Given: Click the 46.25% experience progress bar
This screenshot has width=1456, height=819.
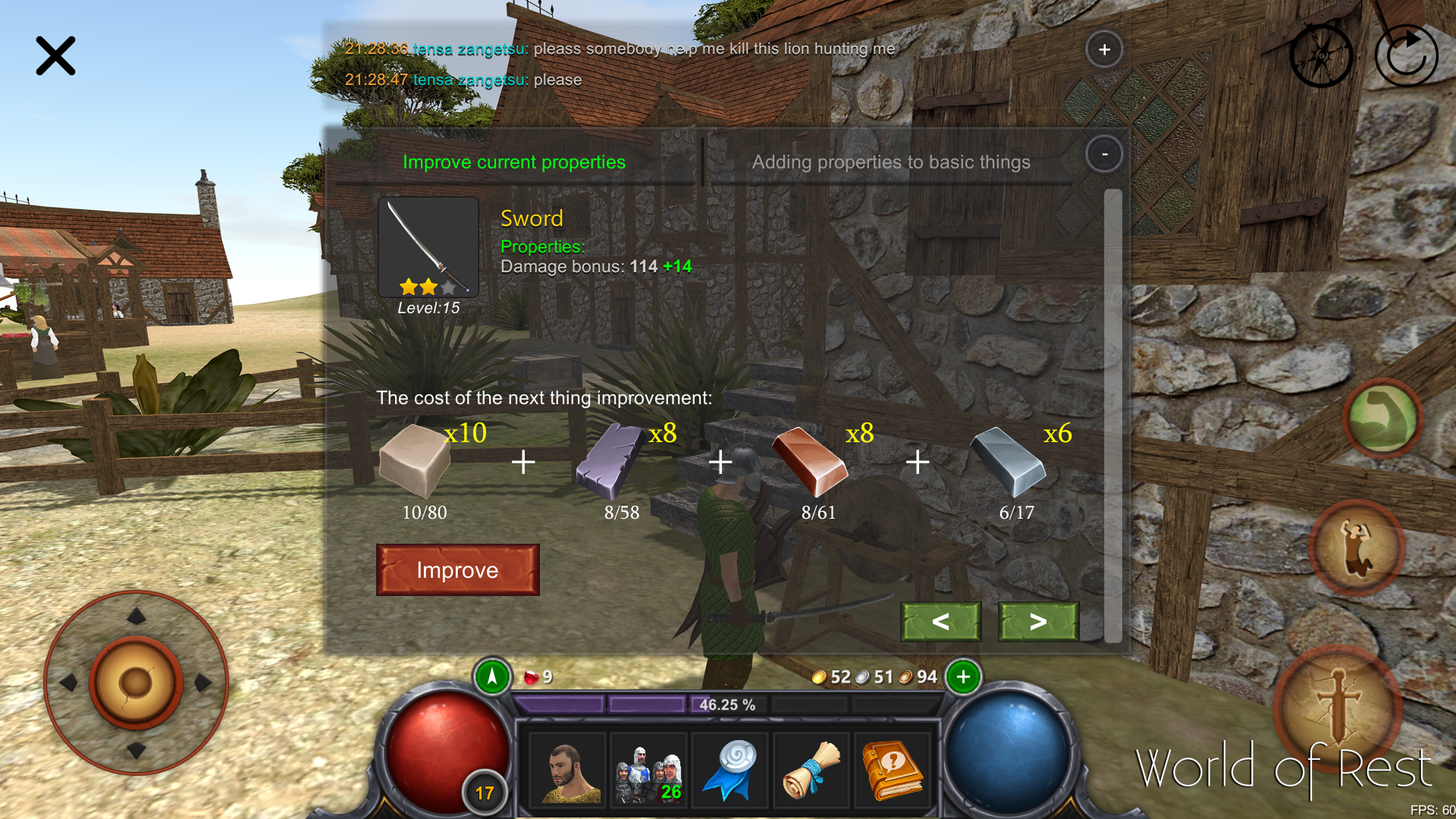Looking at the screenshot, I should point(728,704).
